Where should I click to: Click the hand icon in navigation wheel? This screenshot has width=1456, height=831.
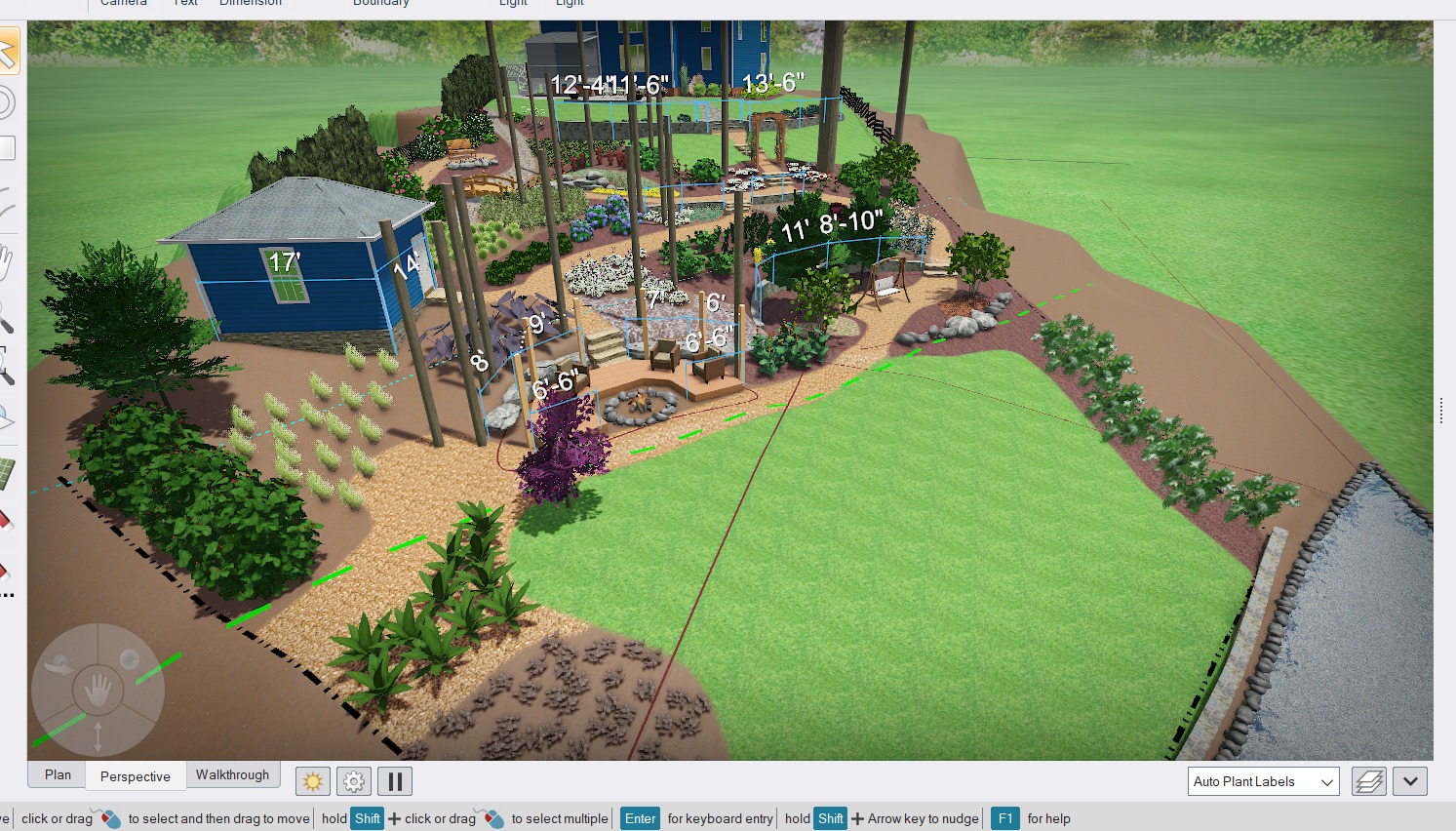[x=98, y=691]
